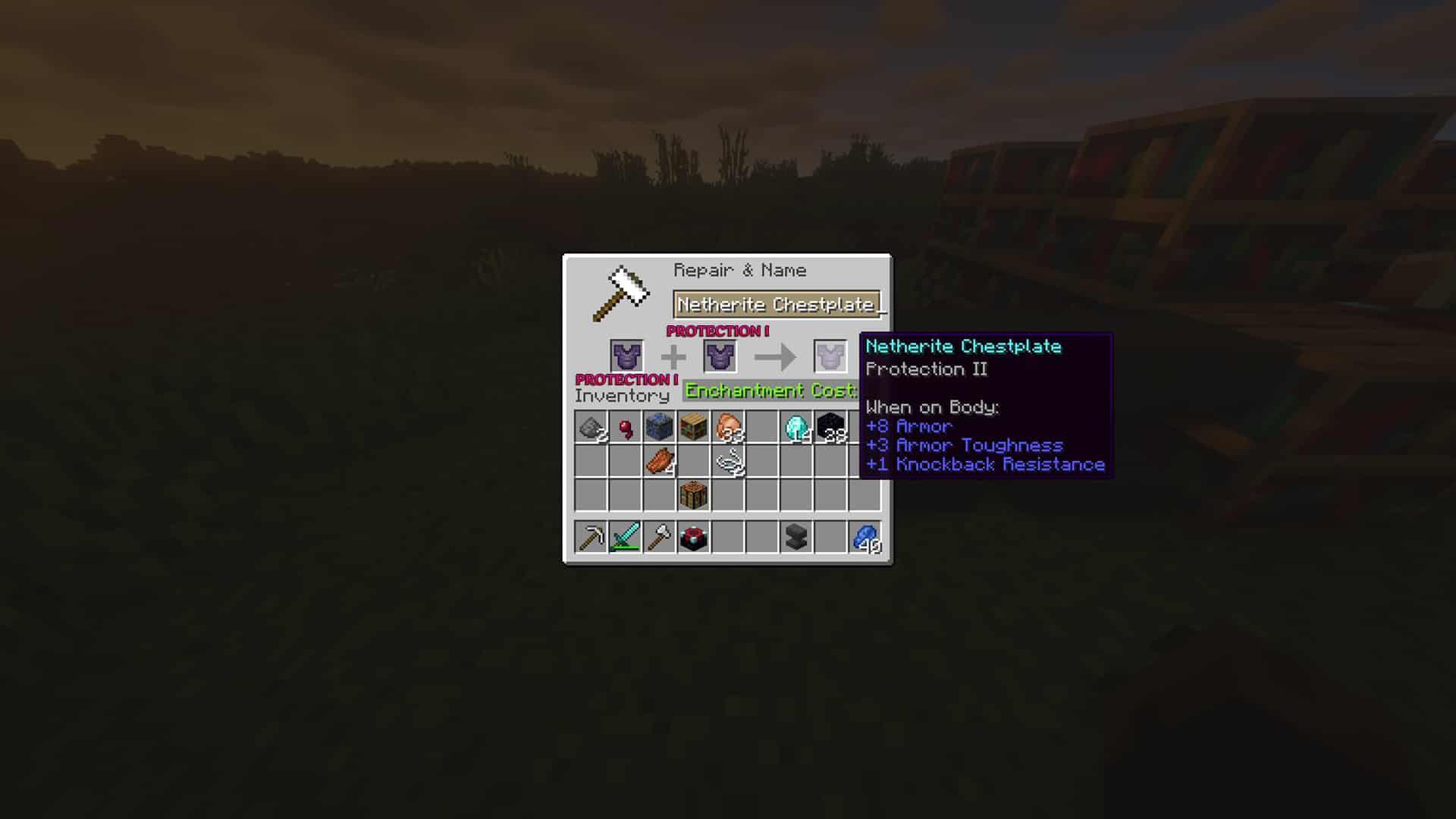1456x819 pixels.
Task: Take the Protection II chestplate from the output slot
Action: click(x=830, y=355)
